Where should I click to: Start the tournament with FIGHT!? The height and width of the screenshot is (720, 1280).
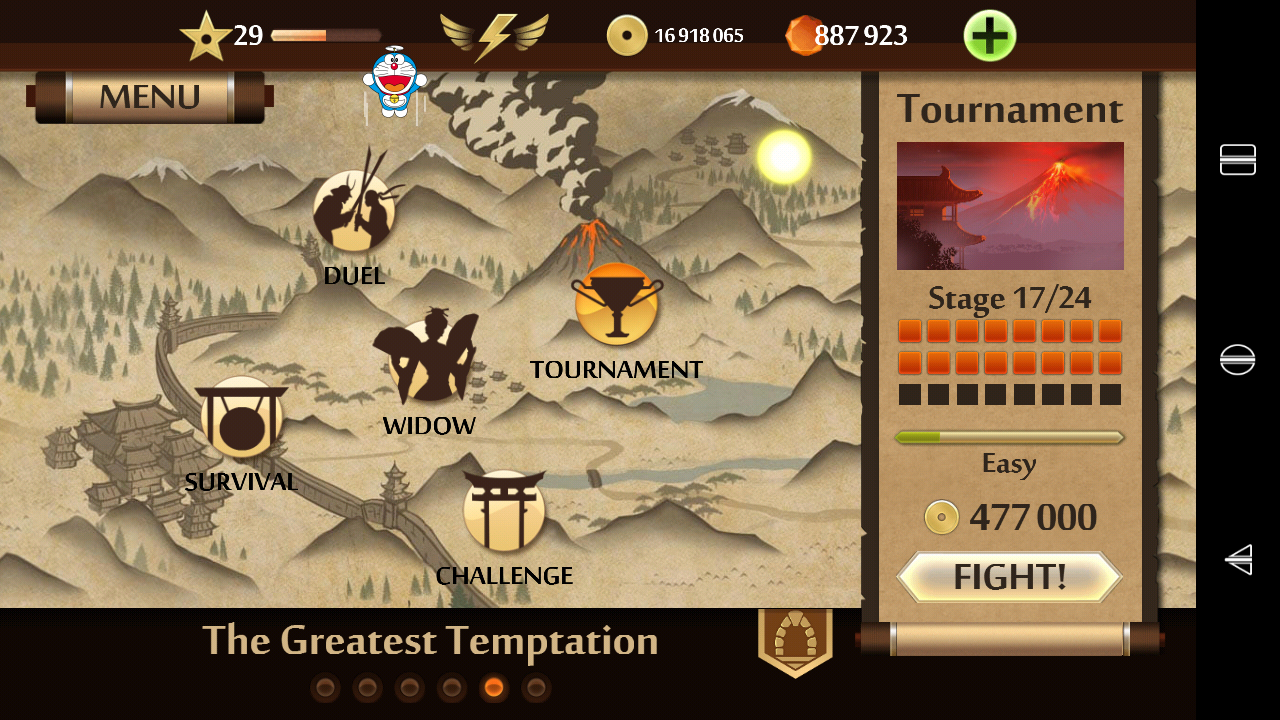pos(1009,577)
